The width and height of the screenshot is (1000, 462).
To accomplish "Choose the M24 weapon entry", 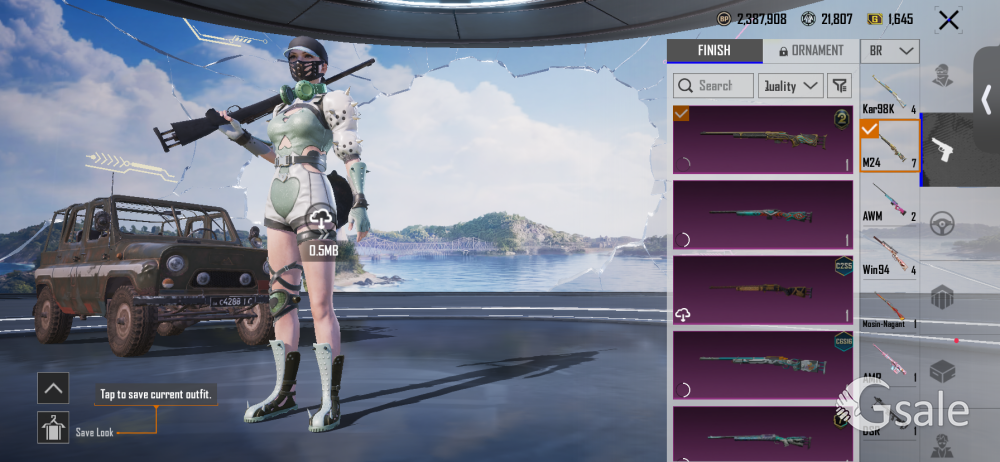I will [889, 146].
